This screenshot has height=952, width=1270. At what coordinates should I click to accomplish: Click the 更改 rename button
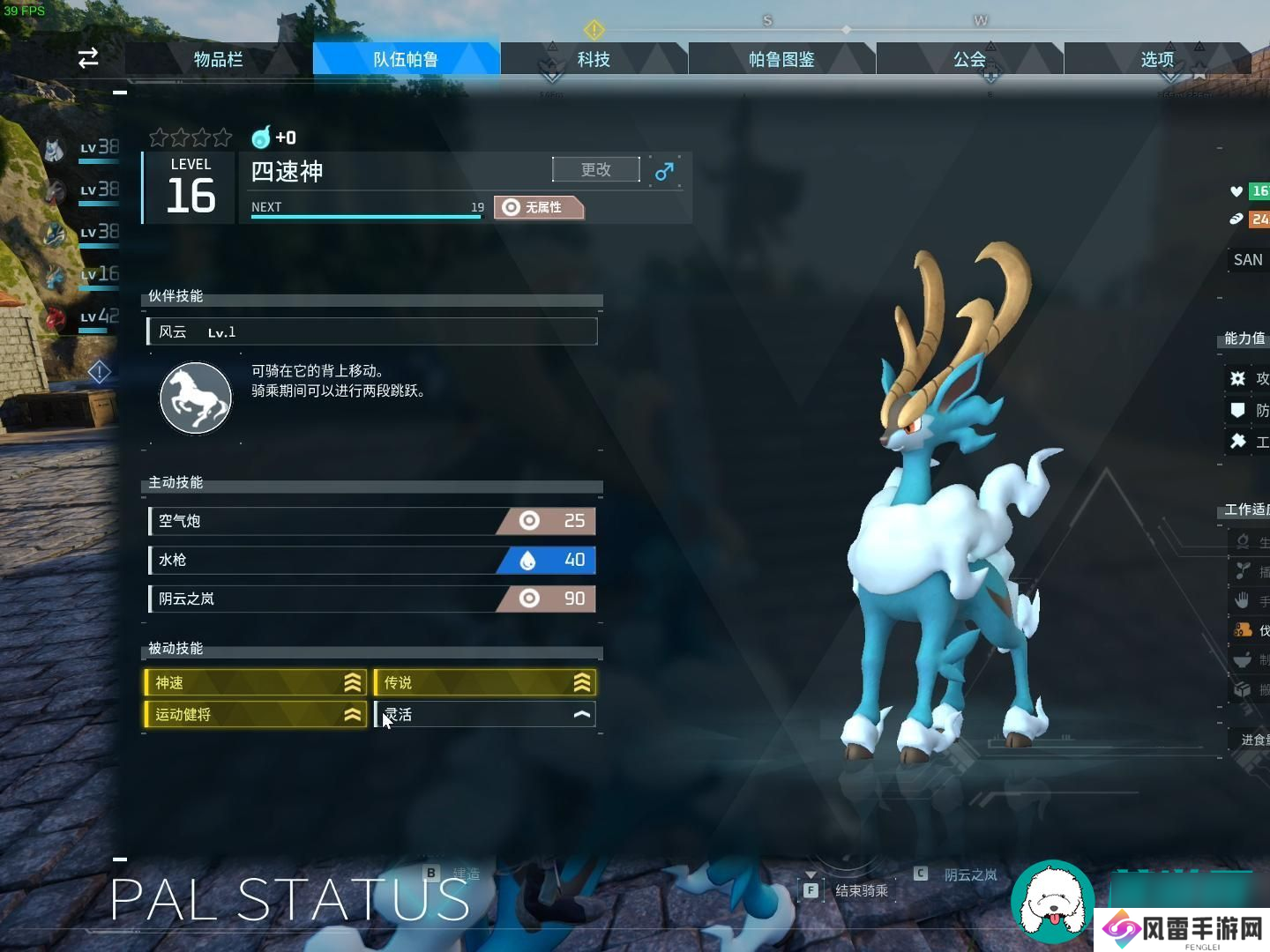[596, 169]
